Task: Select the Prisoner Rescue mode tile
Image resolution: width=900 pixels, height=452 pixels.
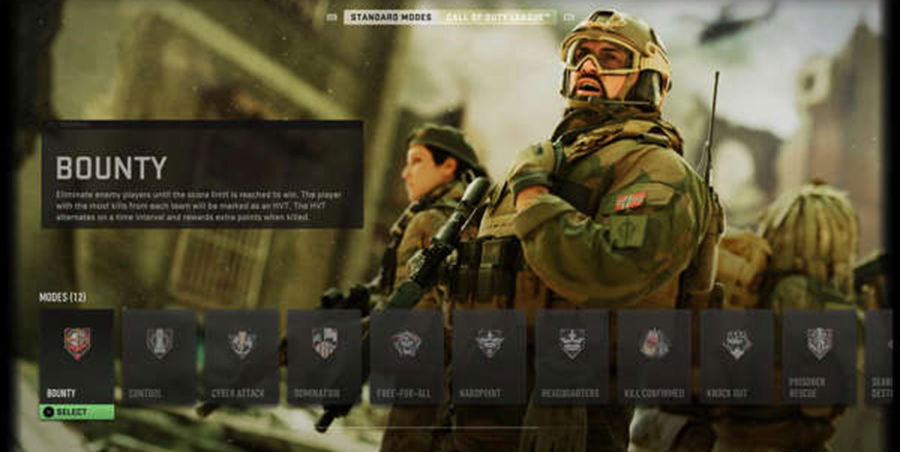Action: tap(819, 354)
